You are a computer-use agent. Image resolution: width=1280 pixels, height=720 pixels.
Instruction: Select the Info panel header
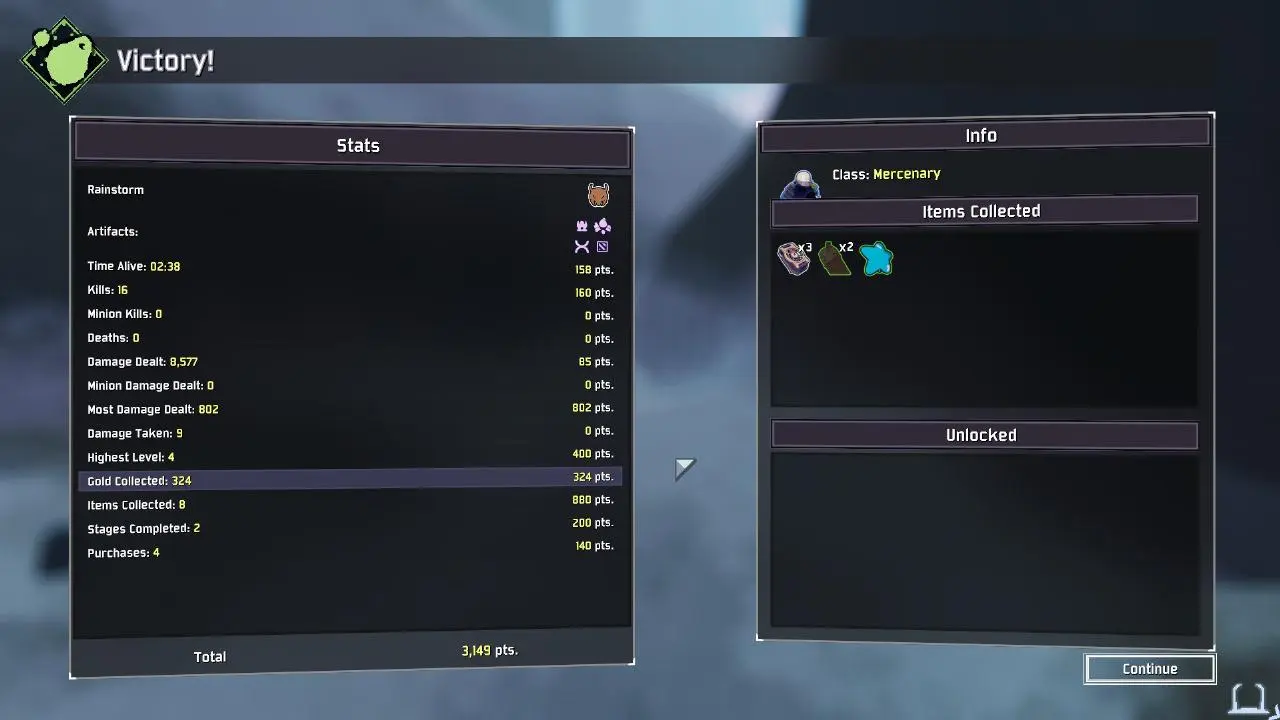[x=982, y=135]
